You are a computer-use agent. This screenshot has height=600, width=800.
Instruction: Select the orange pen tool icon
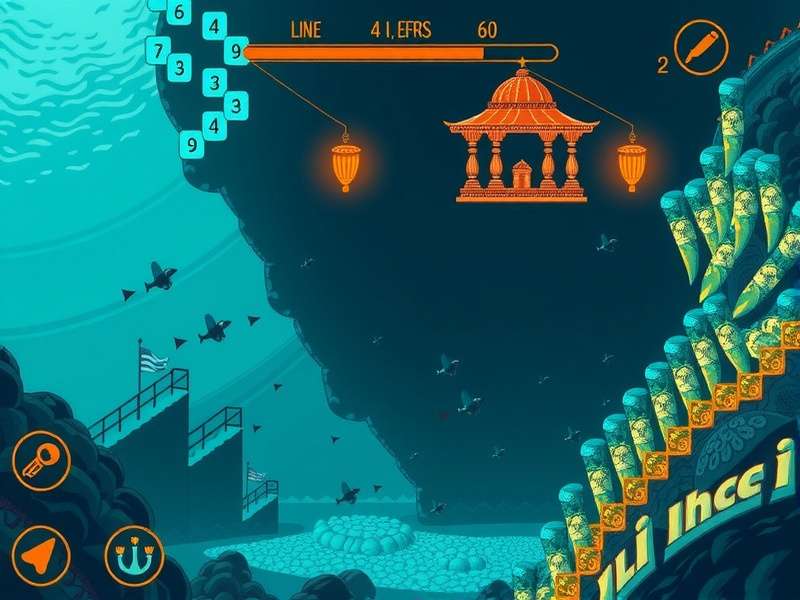700,47
